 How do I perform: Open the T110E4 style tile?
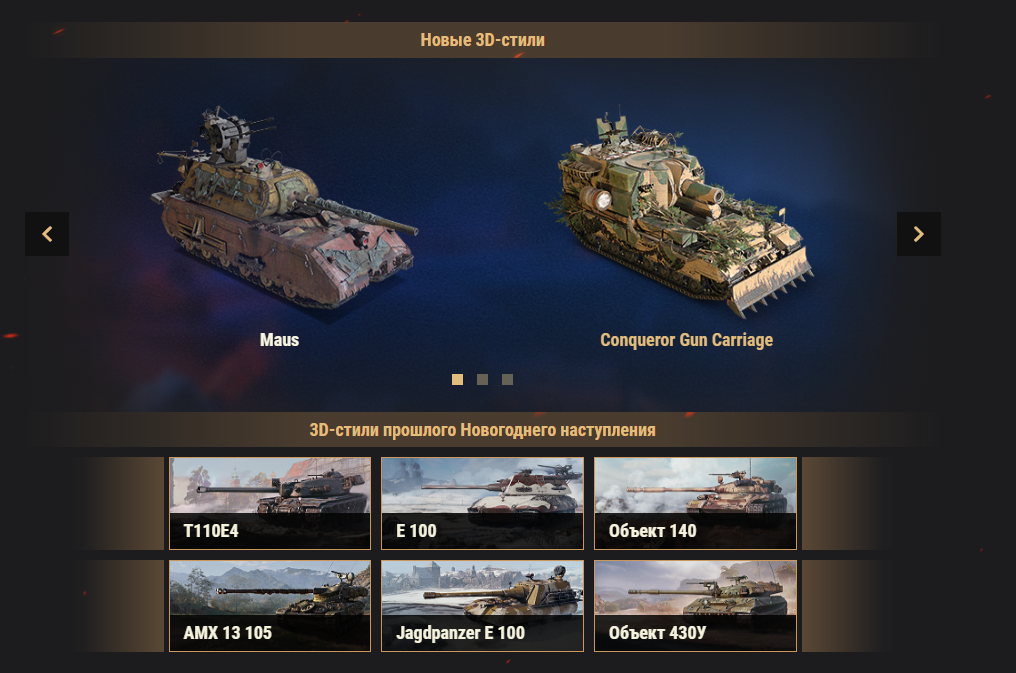tap(270, 503)
